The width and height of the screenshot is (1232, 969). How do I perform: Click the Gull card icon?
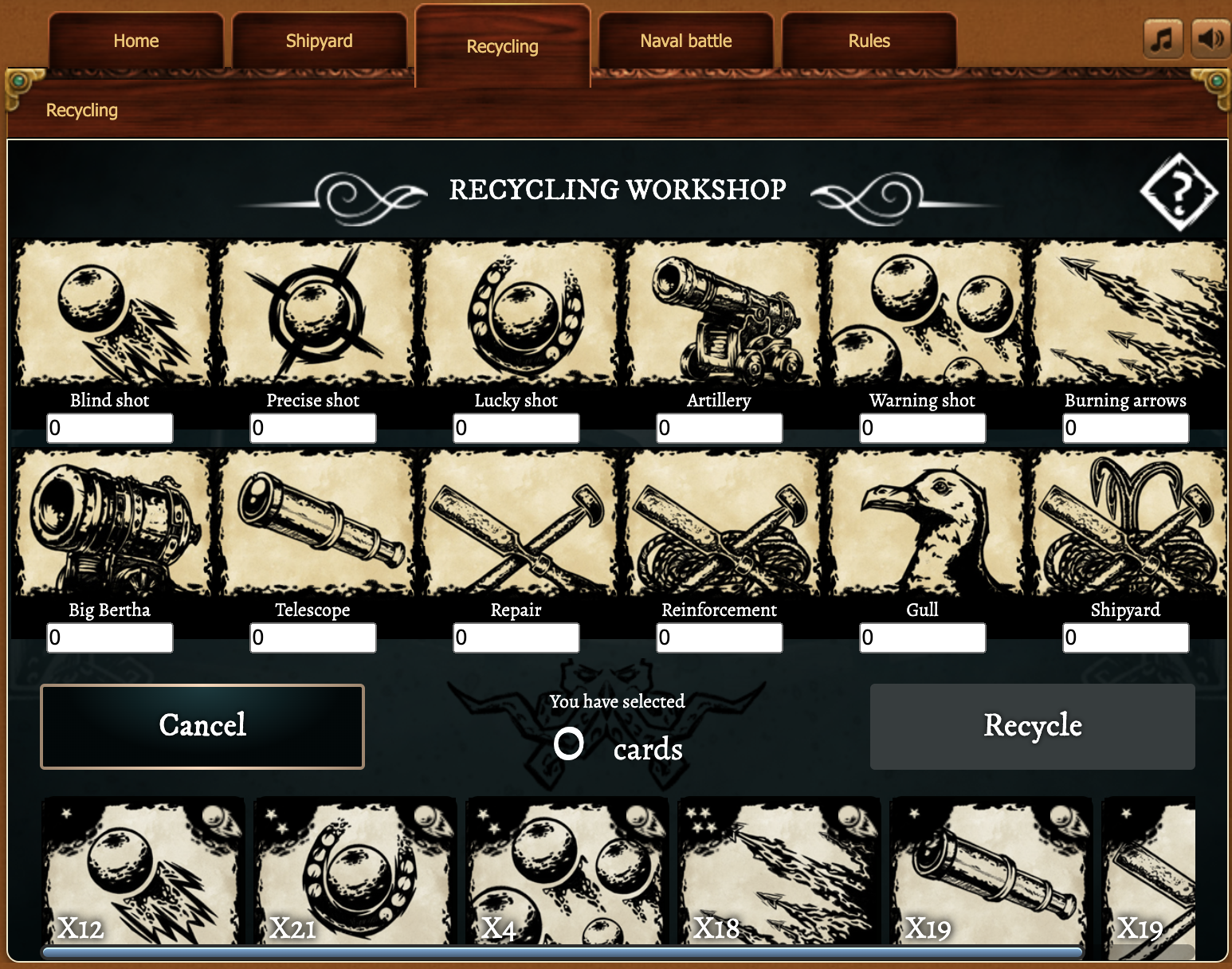coord(922,522)
